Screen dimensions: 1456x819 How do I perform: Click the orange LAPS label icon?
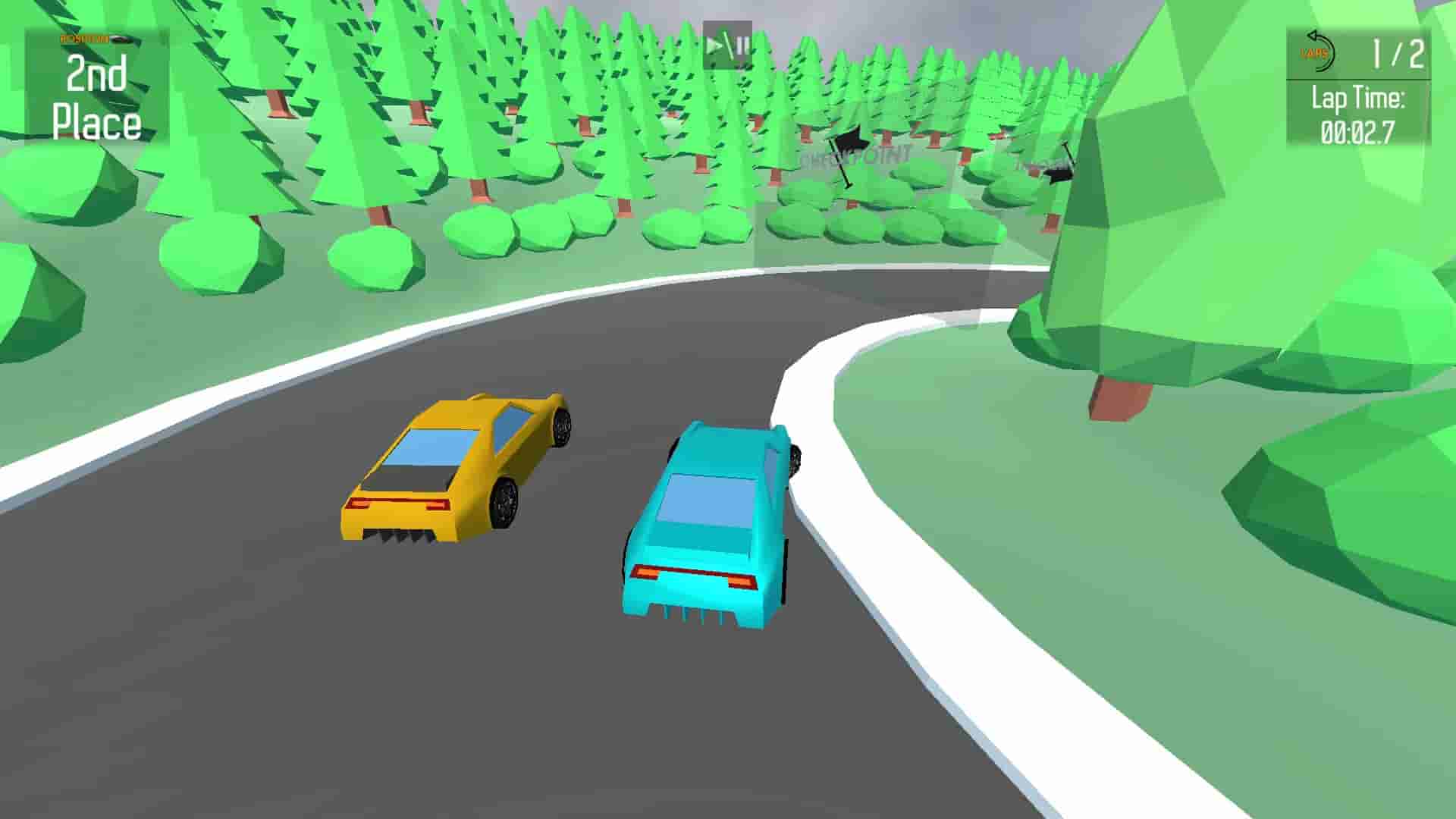point(1314,53)
